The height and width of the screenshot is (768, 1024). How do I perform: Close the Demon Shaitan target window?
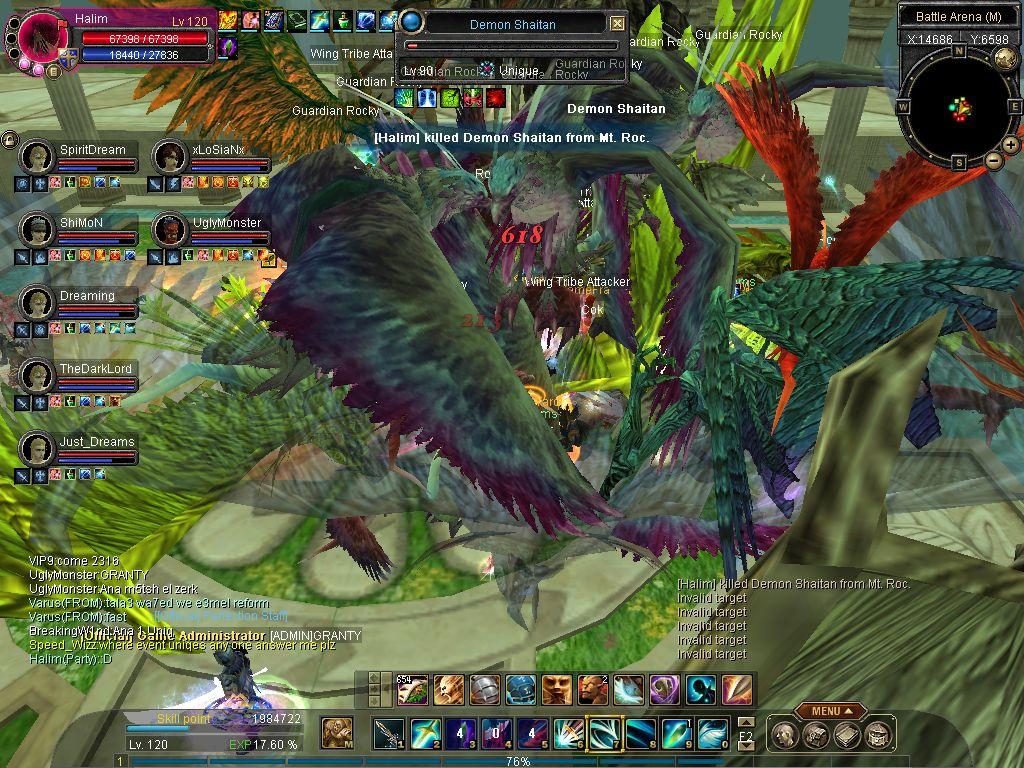point(617,24)
